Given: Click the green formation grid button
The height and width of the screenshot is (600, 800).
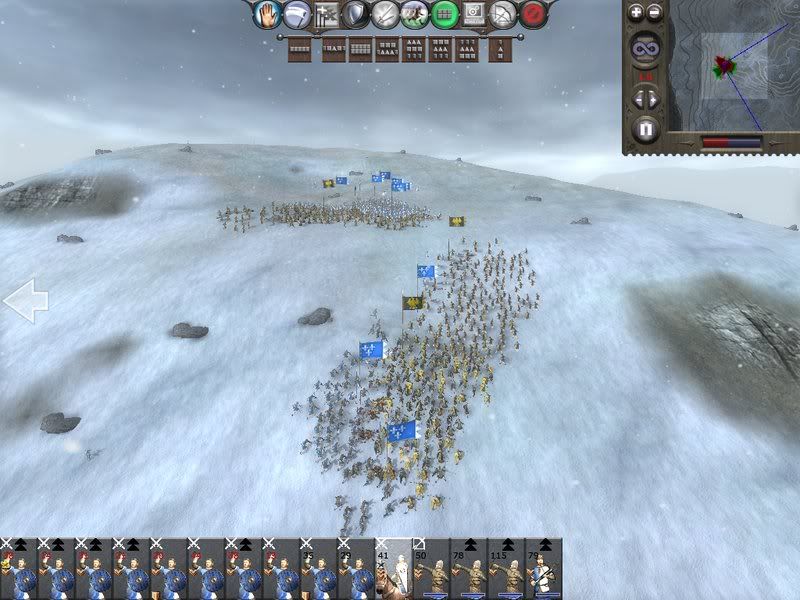Looking at the screenshot, I should click(445, 14).
